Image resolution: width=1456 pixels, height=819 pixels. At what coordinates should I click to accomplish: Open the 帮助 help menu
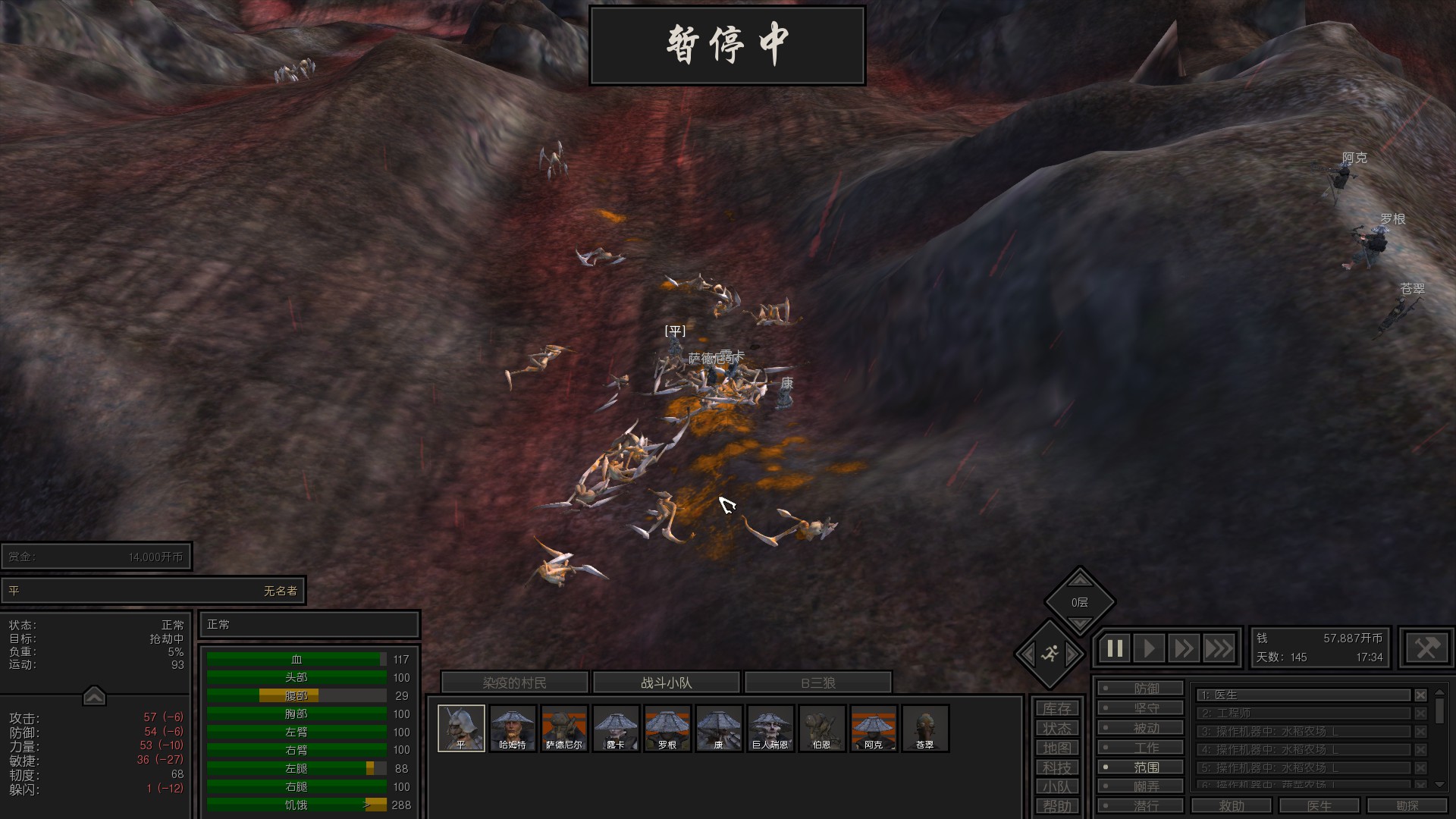[x=1056, y=806]
